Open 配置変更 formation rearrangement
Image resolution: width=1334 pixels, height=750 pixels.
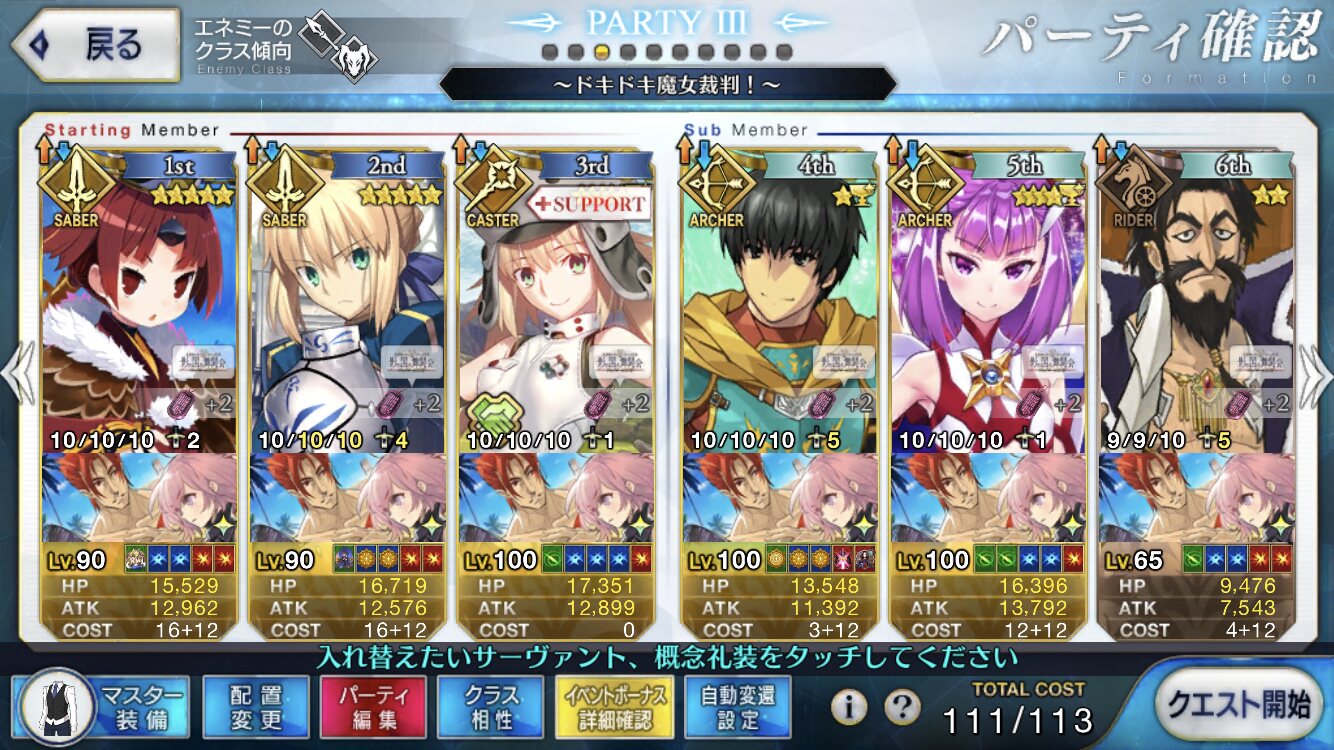tap(255, 707)
